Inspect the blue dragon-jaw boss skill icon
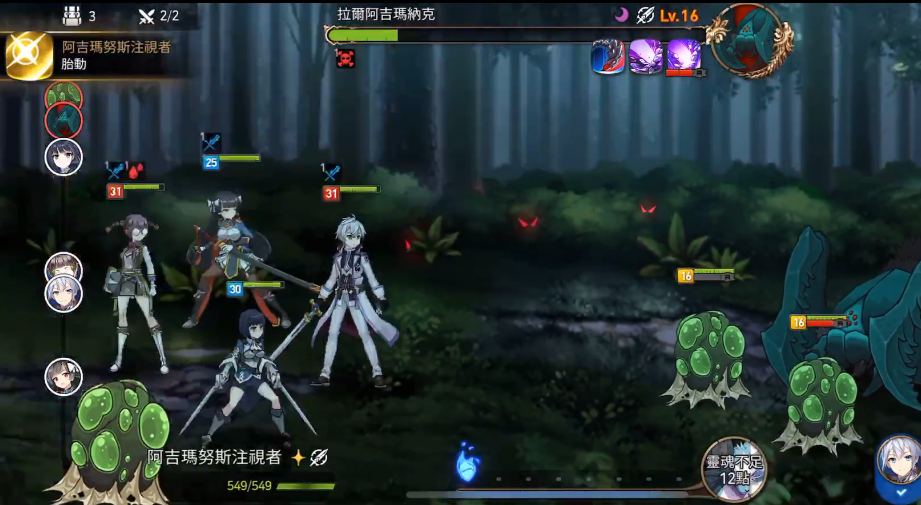 pos(608,56)
